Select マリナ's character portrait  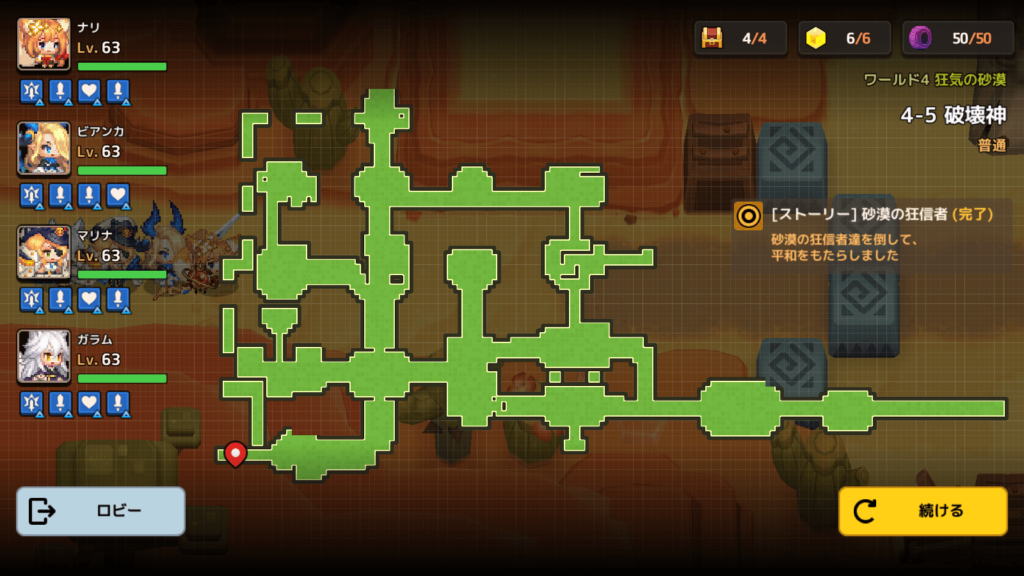pos(44,252)
